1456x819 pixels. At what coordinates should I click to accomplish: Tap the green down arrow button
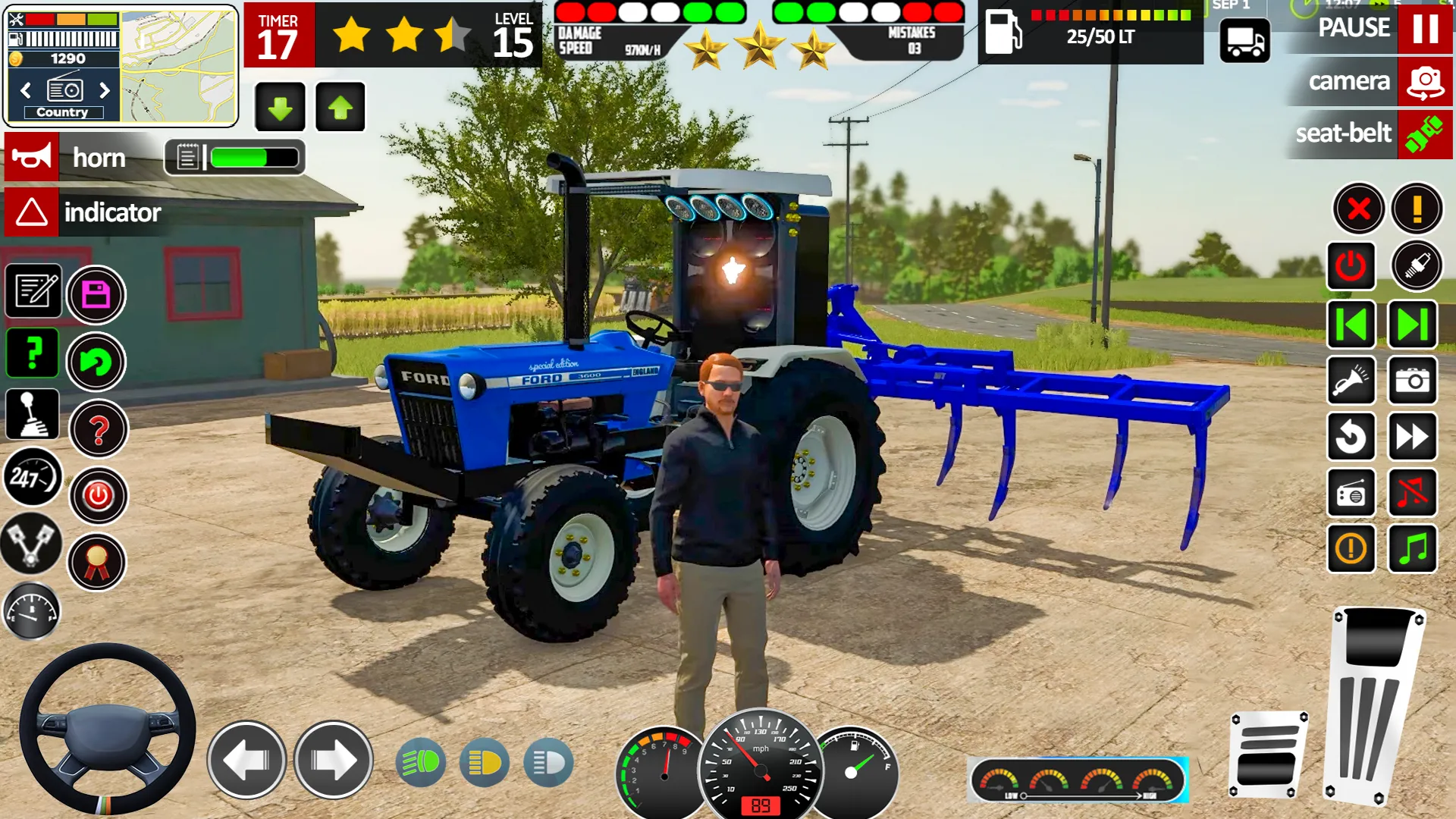(280, 108)
